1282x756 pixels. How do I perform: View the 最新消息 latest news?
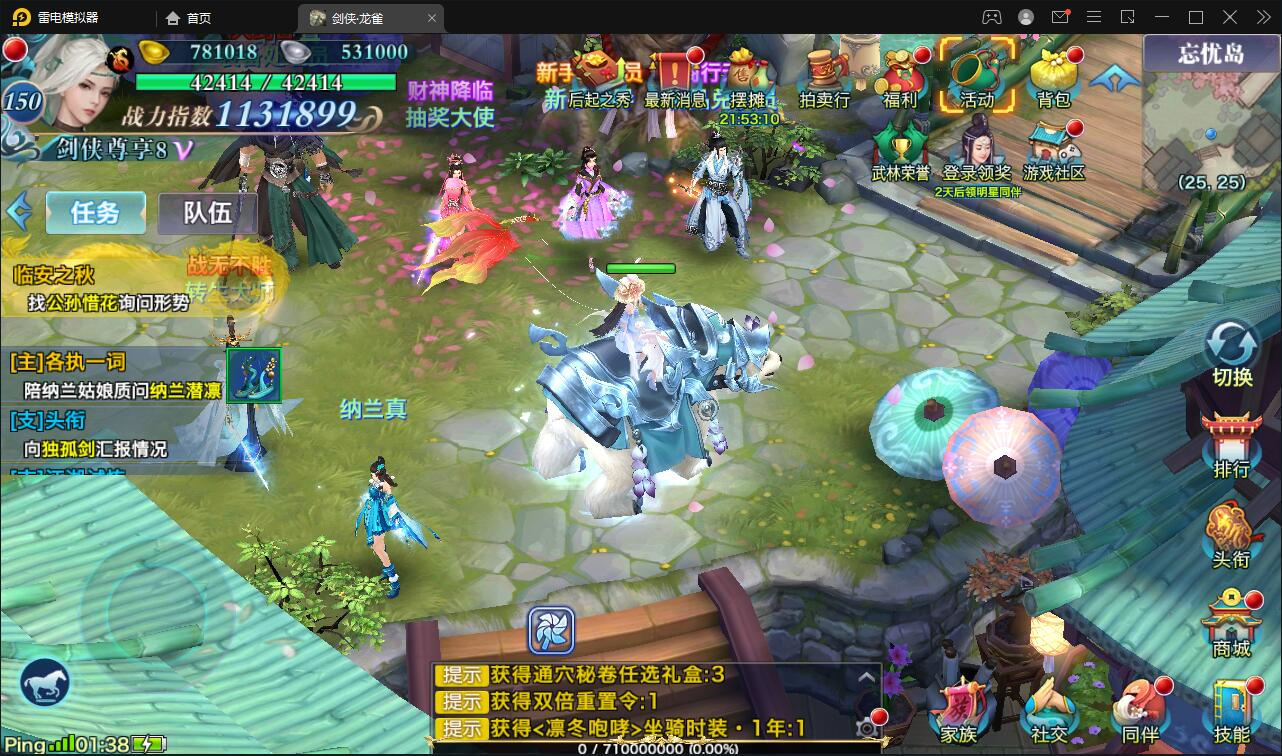[675, 77]
